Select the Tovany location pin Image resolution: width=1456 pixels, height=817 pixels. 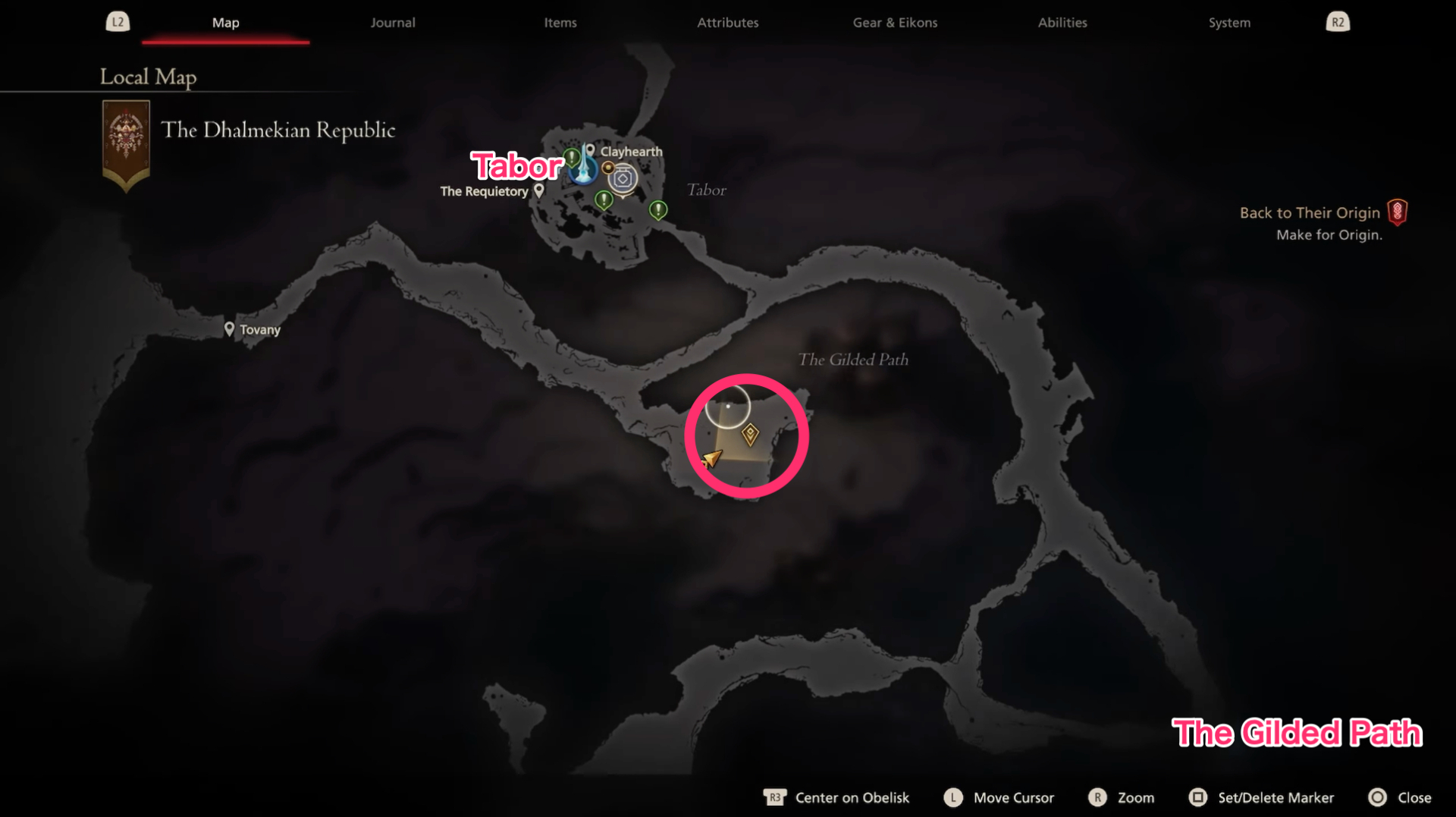pos(230,328)
